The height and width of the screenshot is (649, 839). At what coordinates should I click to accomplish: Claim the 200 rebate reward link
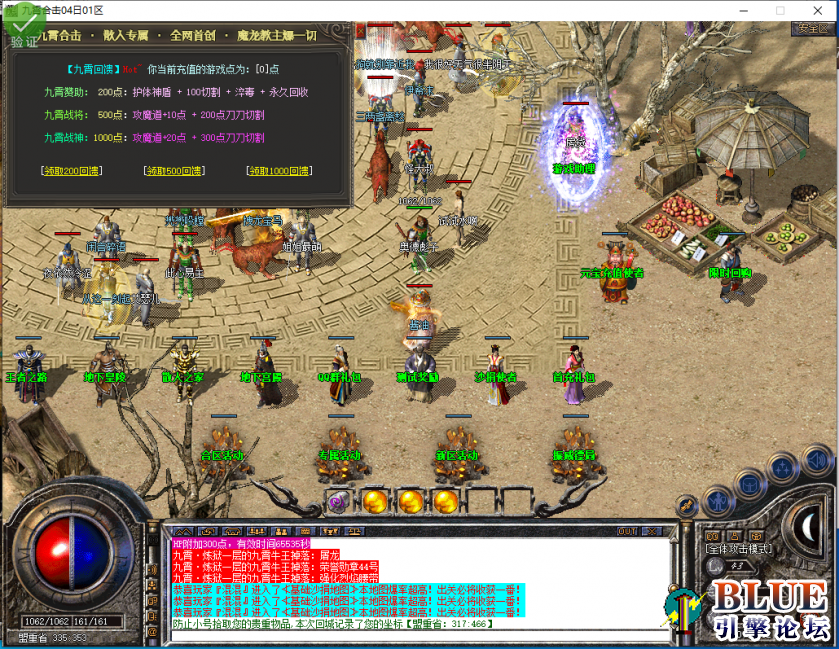click(71, 171)
